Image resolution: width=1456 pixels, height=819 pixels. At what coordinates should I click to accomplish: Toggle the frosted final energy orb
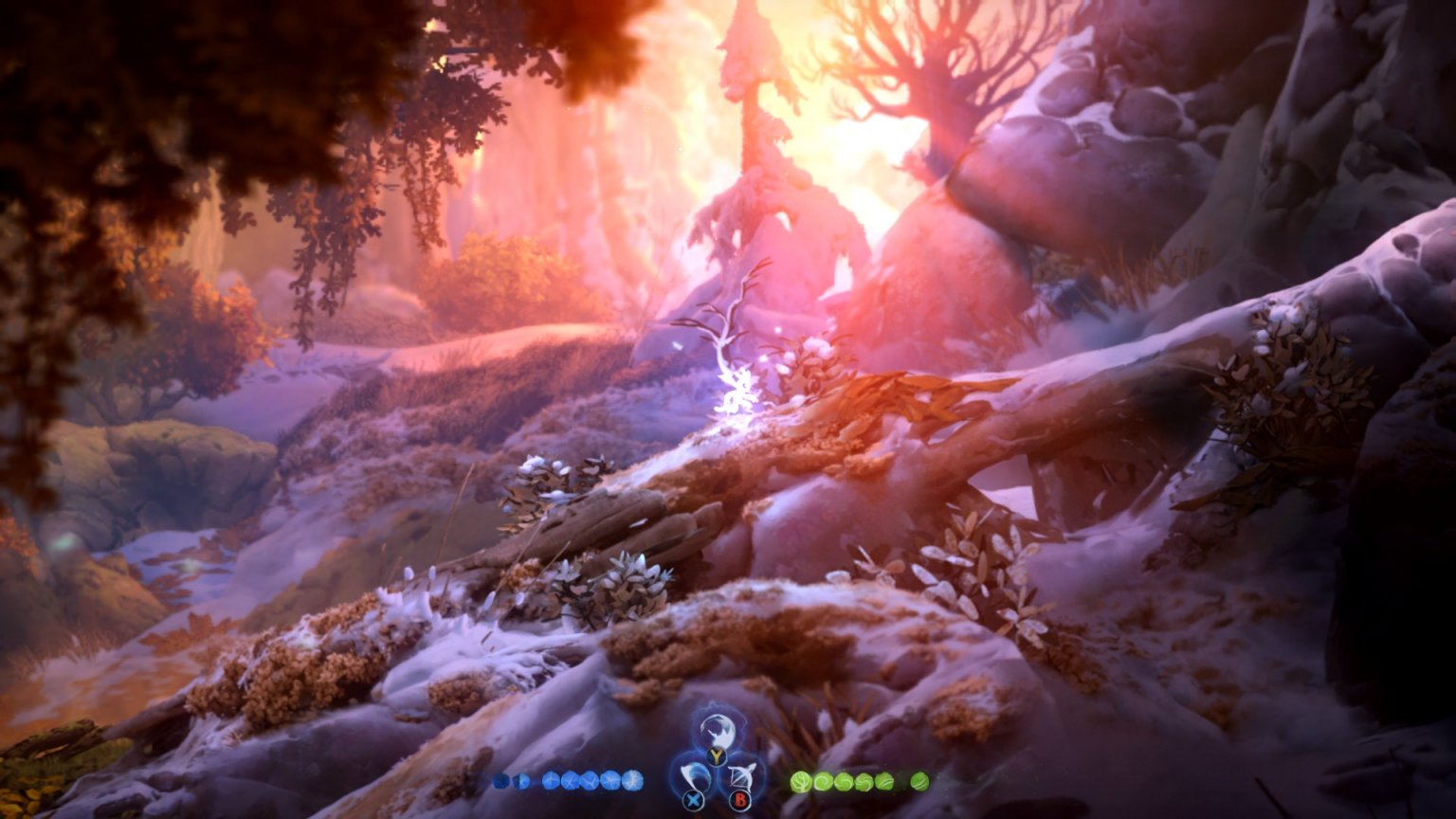[x=632, y=780]
